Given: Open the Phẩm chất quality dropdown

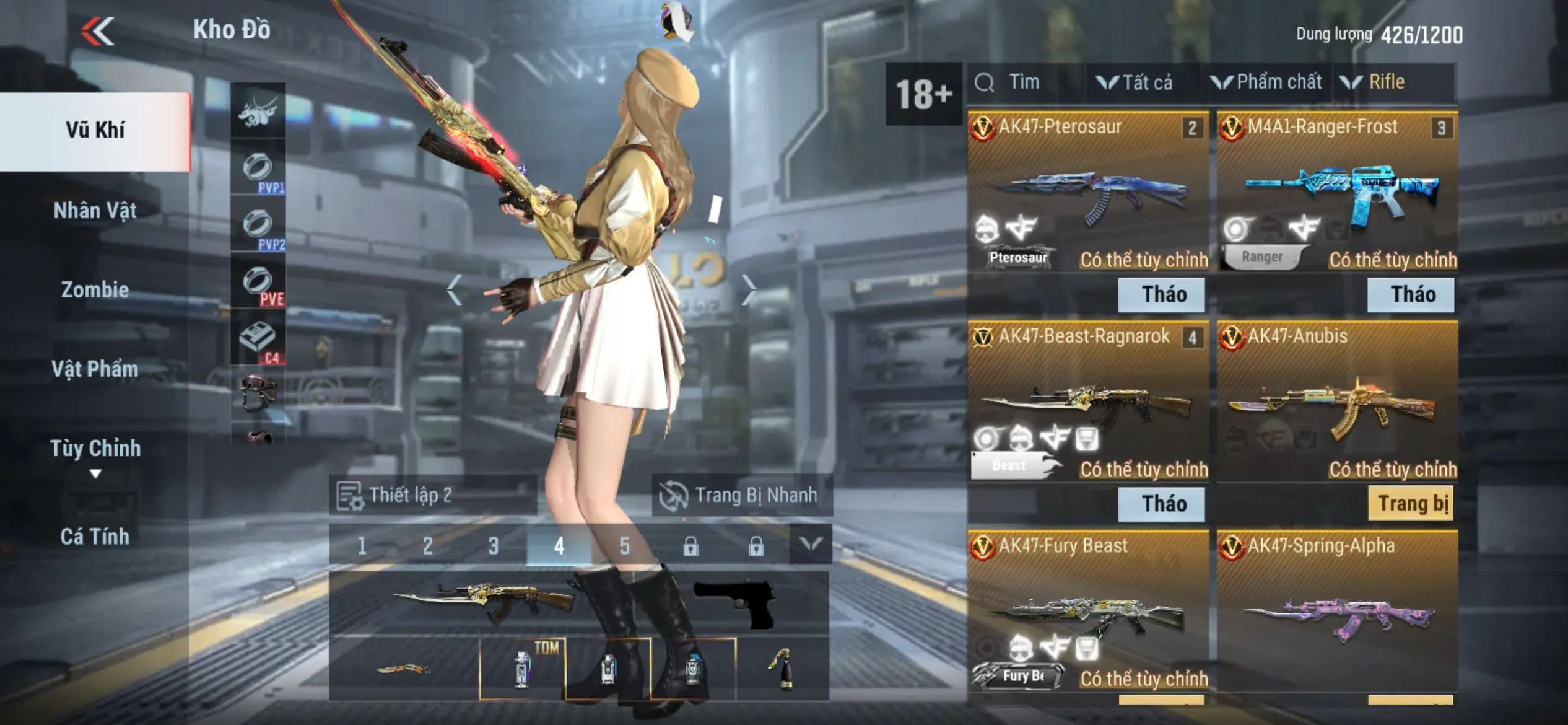Looking at the screenshot, I should click(1267, 82).
